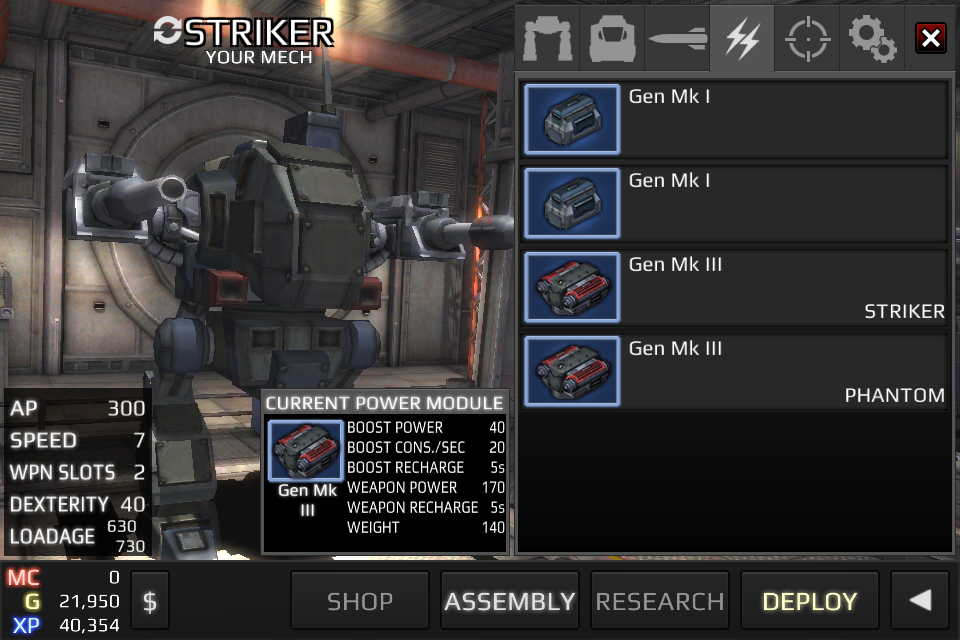Select the current power module Gen Mk III icon
The image size is (960, 640).
[x=307, y=451]
